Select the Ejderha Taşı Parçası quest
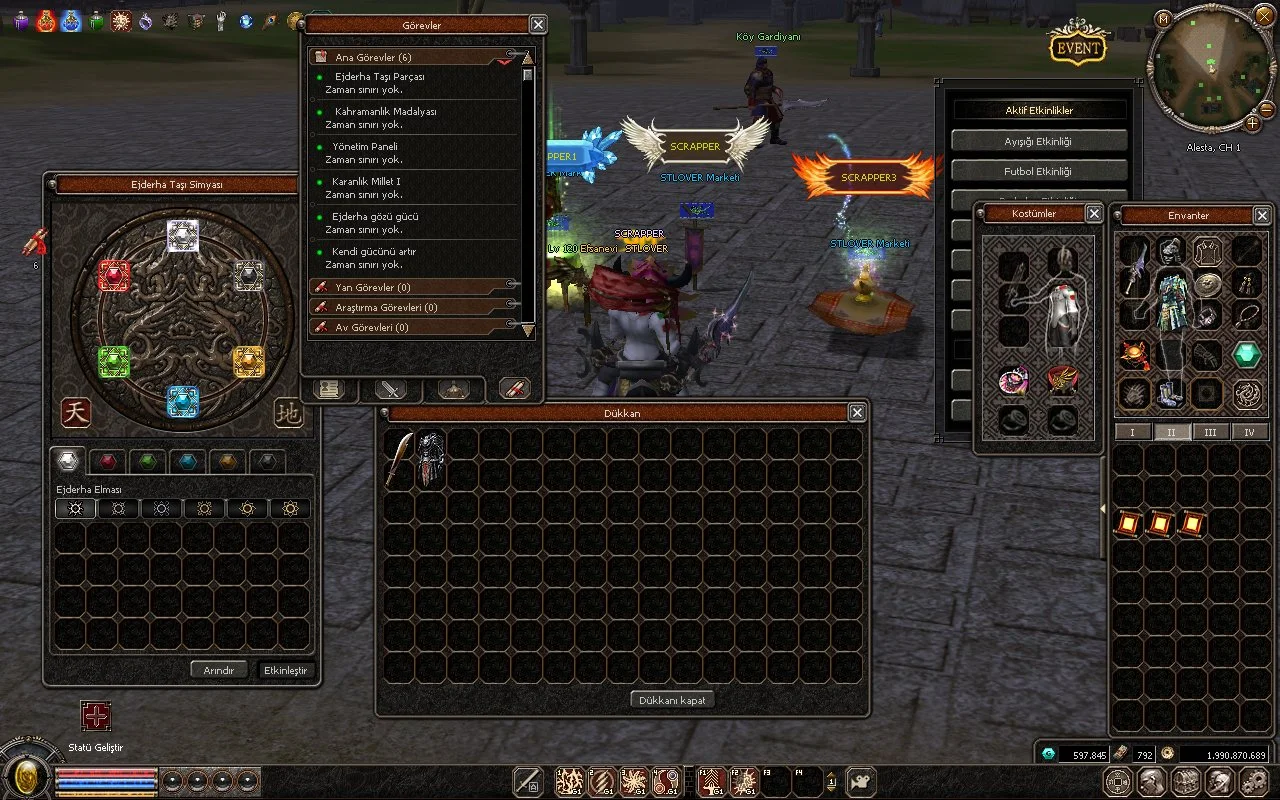 (379, 77)
